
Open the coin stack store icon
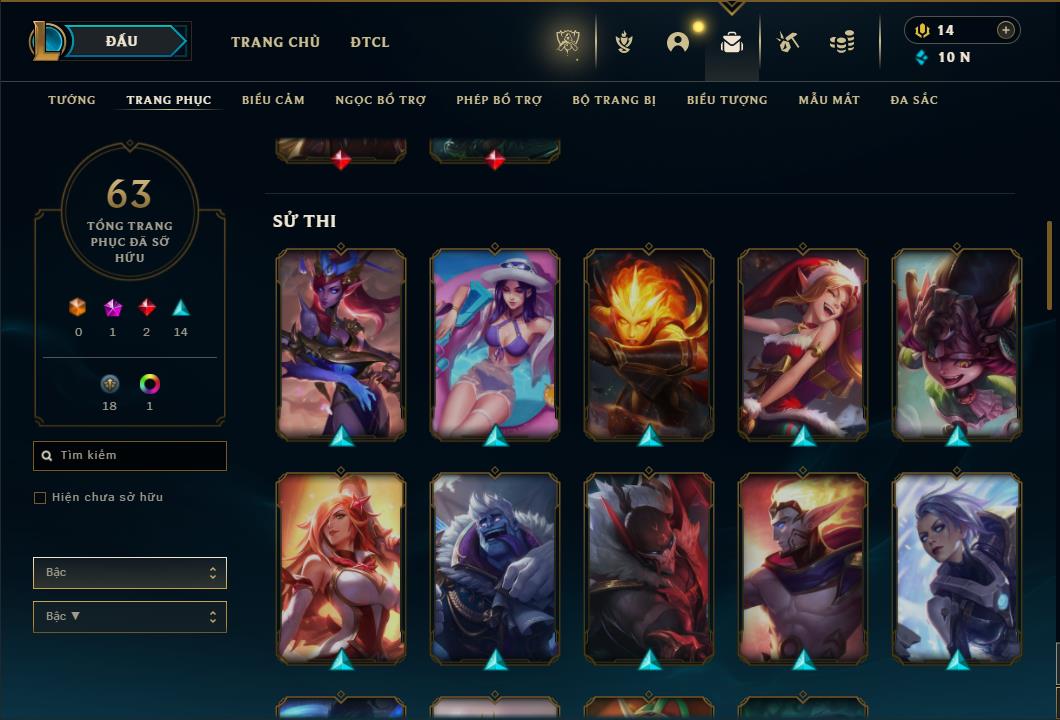pos(842,42)
